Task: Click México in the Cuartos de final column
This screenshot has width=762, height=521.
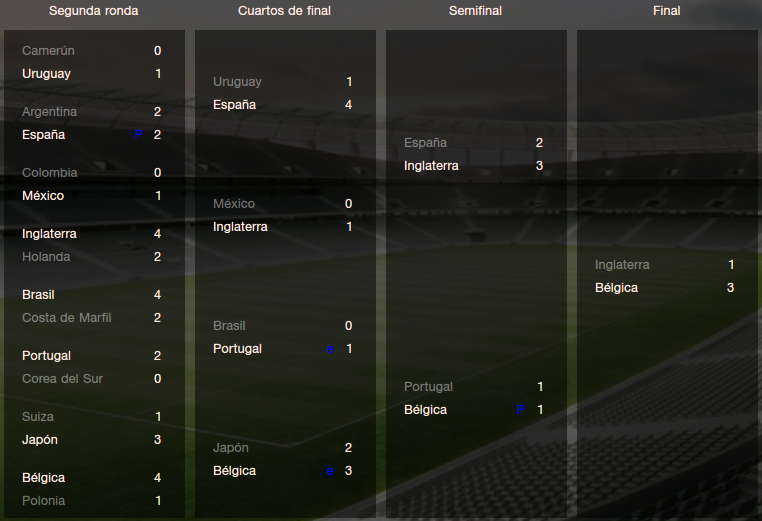Action: (x=234, y=204)
